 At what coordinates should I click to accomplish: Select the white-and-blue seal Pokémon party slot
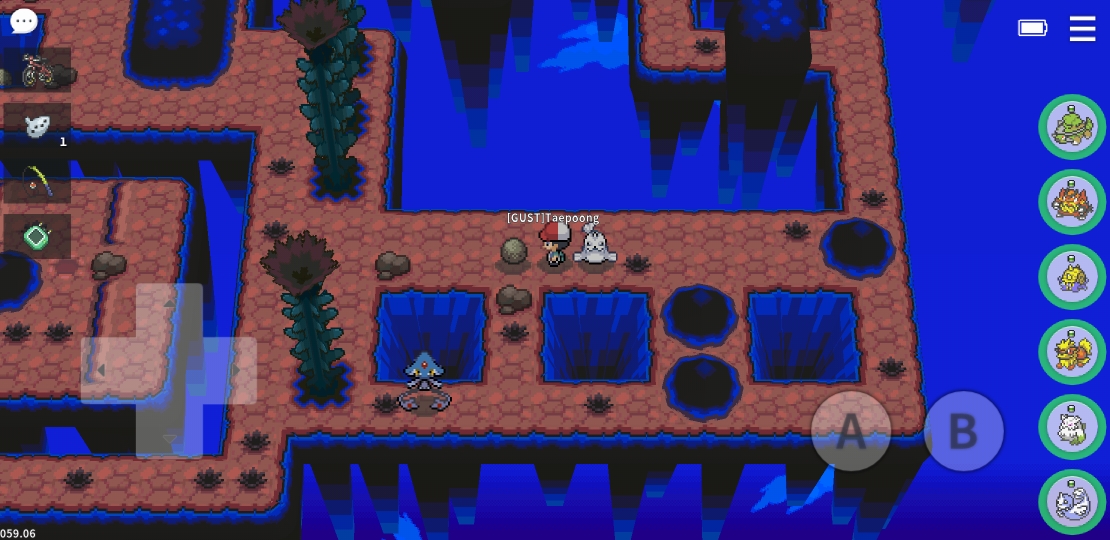point(1072,502)
